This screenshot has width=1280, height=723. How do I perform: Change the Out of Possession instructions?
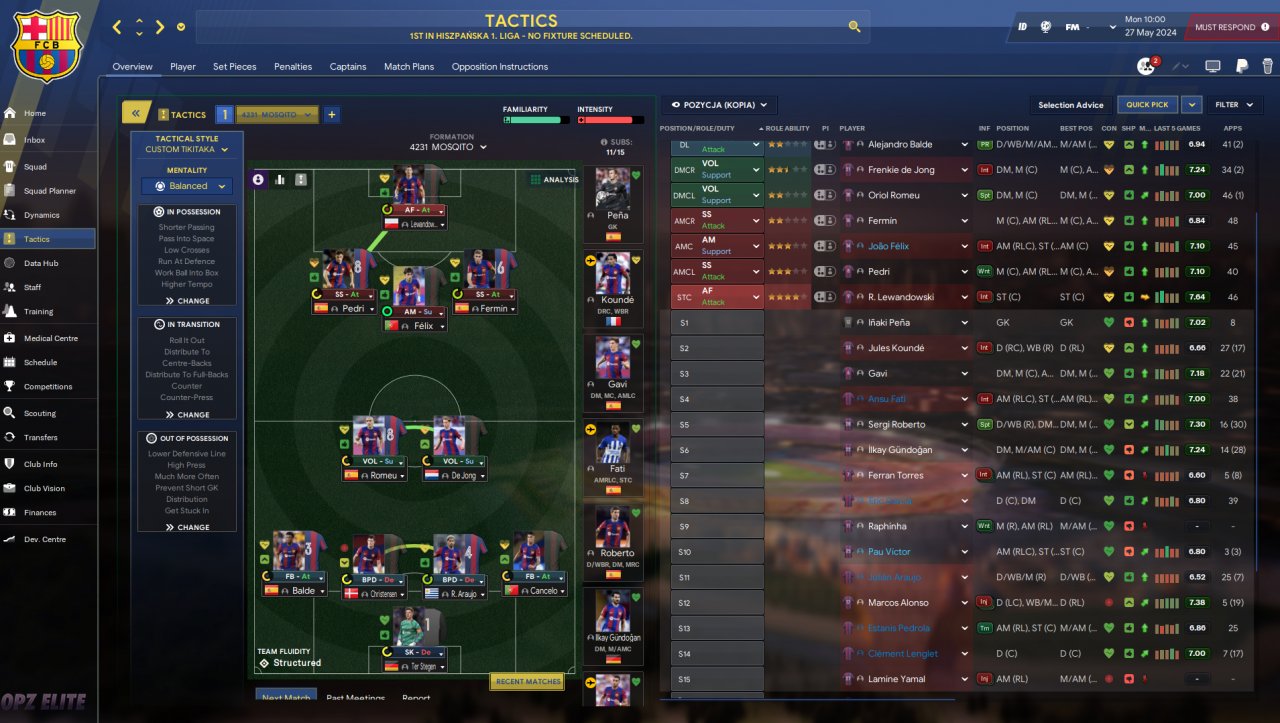(x=187, y=527)
